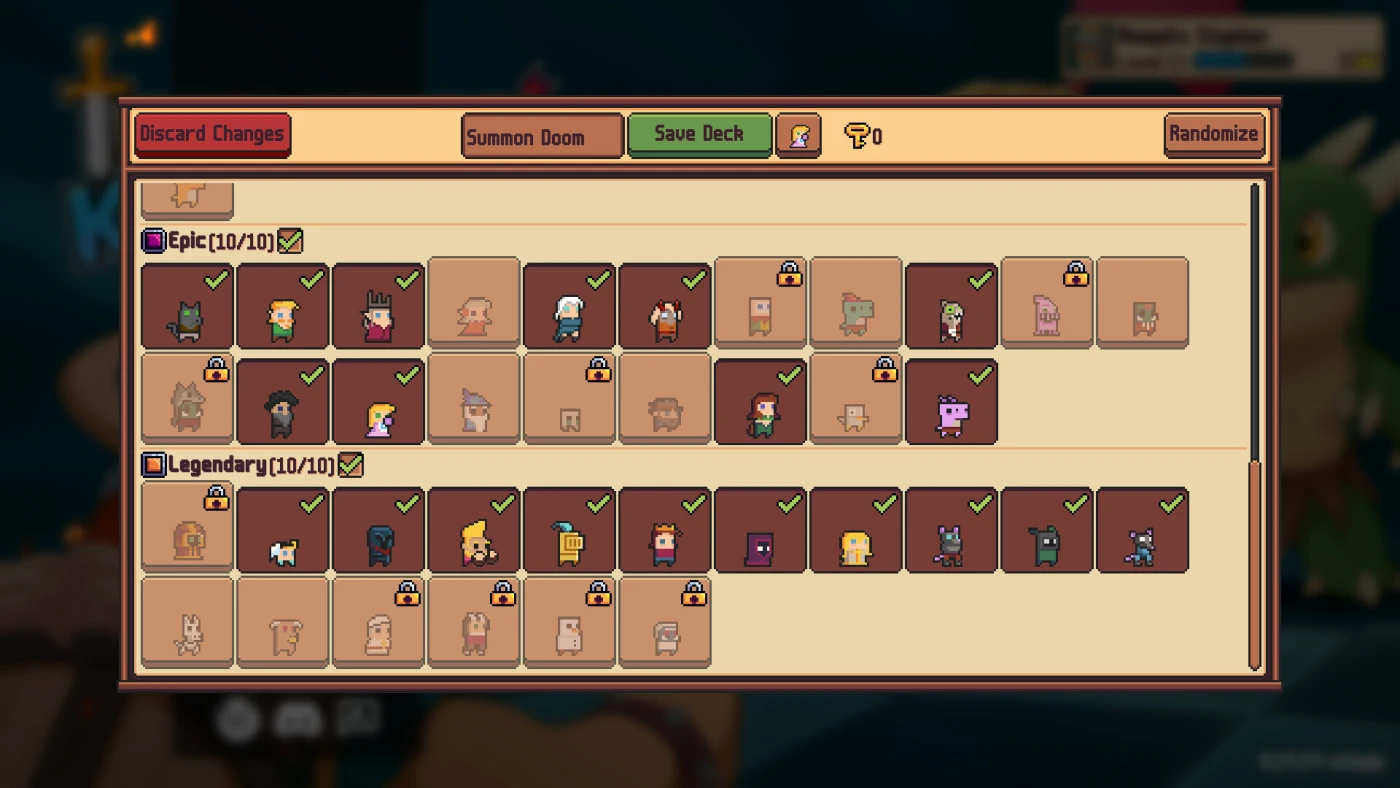
Task: Toggle the yellow-mohawk bearded Legendary card
Action: [474, 531]
